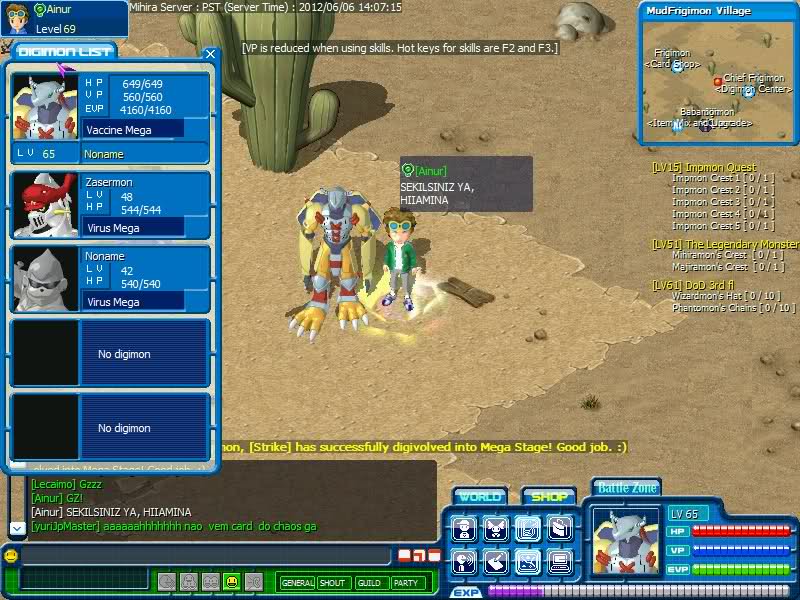This screenshot has width=800, height=600.
Task: Open the WORLD menu tab
Action: [x=480, y=497]
